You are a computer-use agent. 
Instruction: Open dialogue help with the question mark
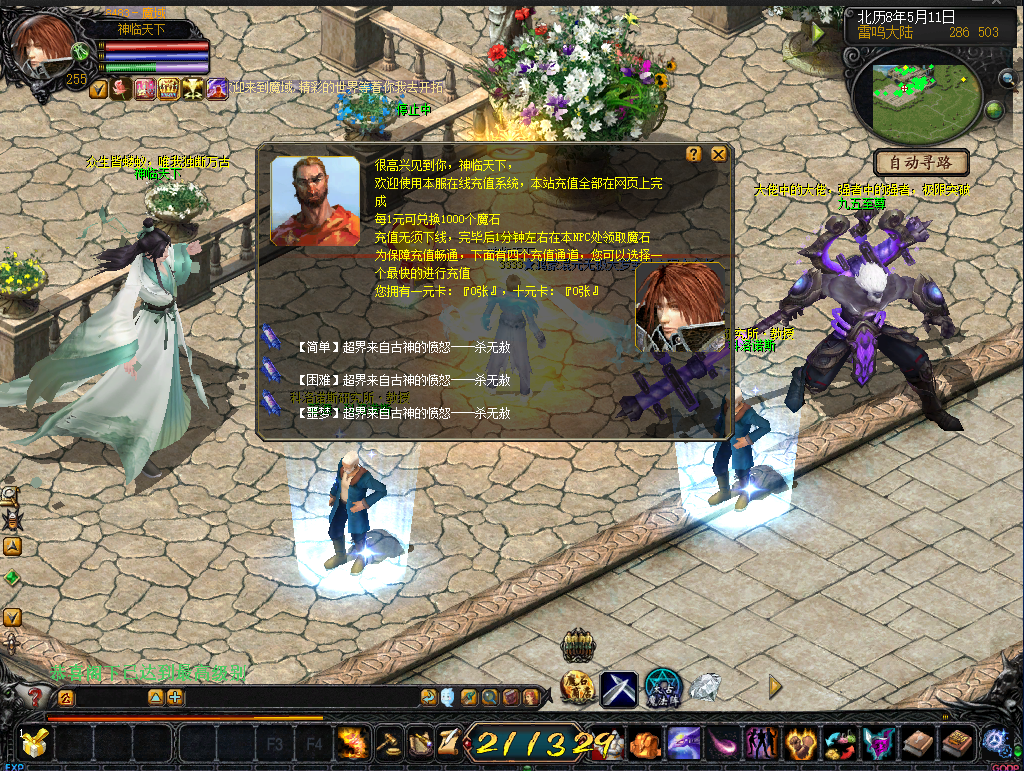click(694, 154)
